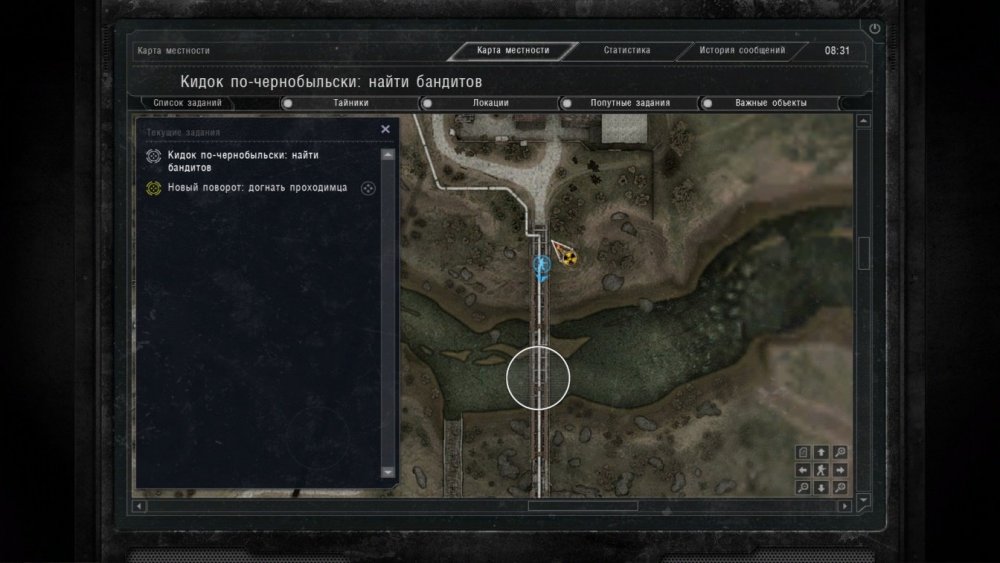Center the map on the player
The image size is (1000, 563).
pos(821,470)
